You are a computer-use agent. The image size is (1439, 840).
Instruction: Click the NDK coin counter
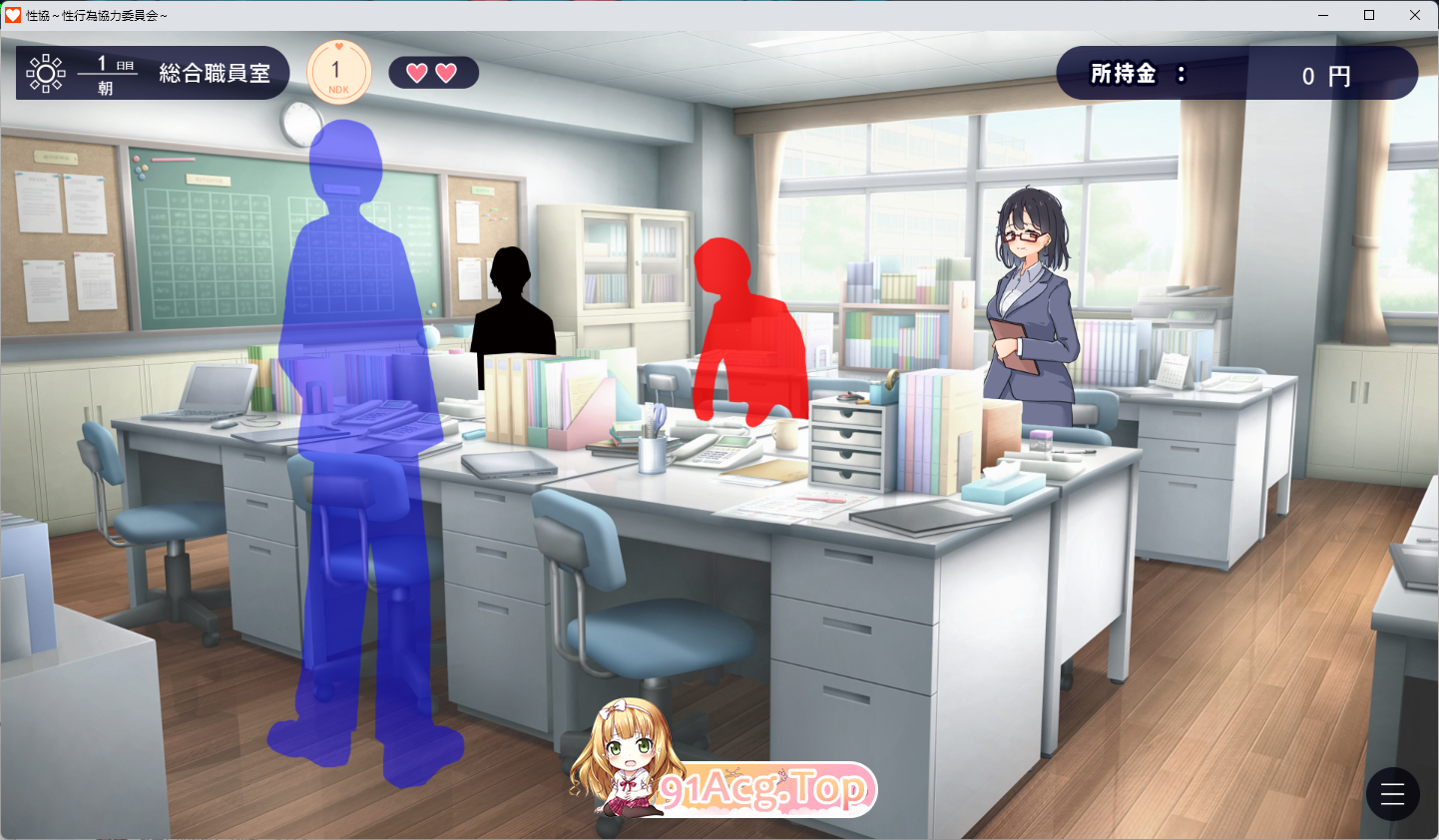338,71
